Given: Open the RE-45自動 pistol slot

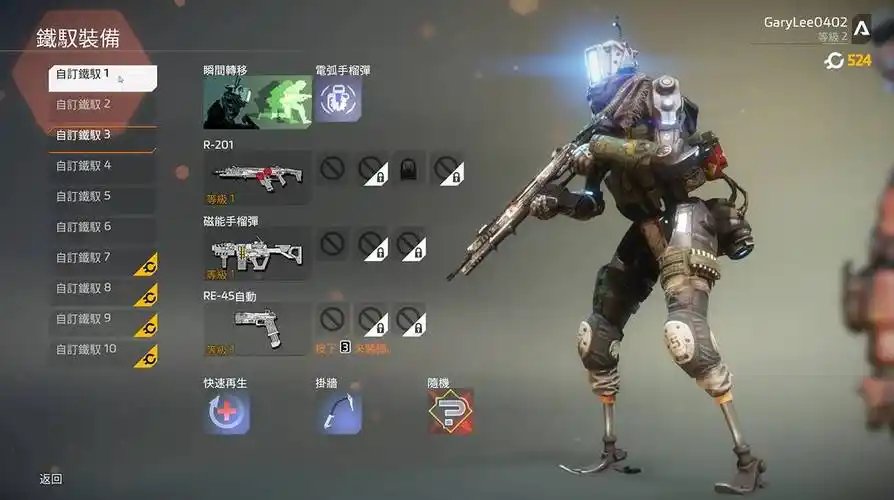Looking at the screenshot, I should [x=257, y=329].
